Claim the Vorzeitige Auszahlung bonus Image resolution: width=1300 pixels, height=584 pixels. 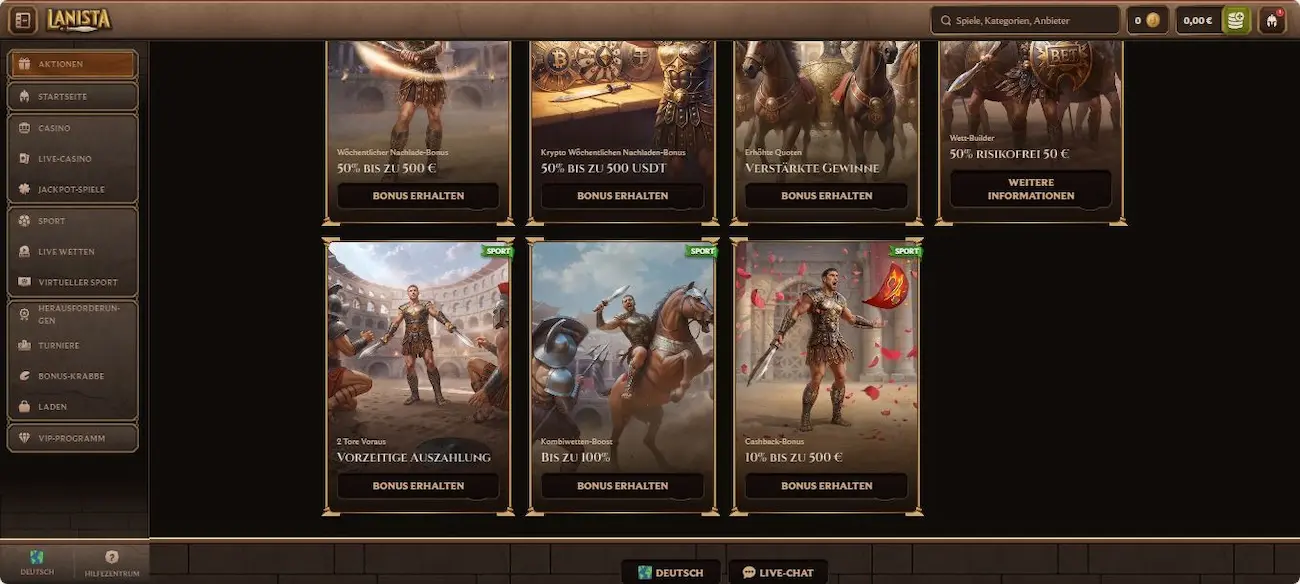click(418, 486)
